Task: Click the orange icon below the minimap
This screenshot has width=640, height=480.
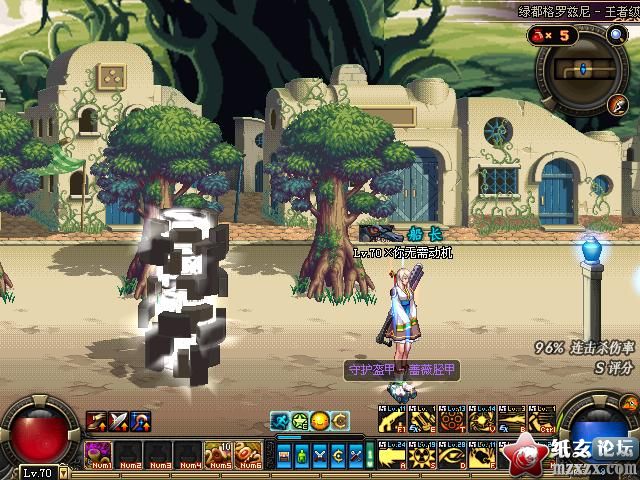Action: click(620, 105)
